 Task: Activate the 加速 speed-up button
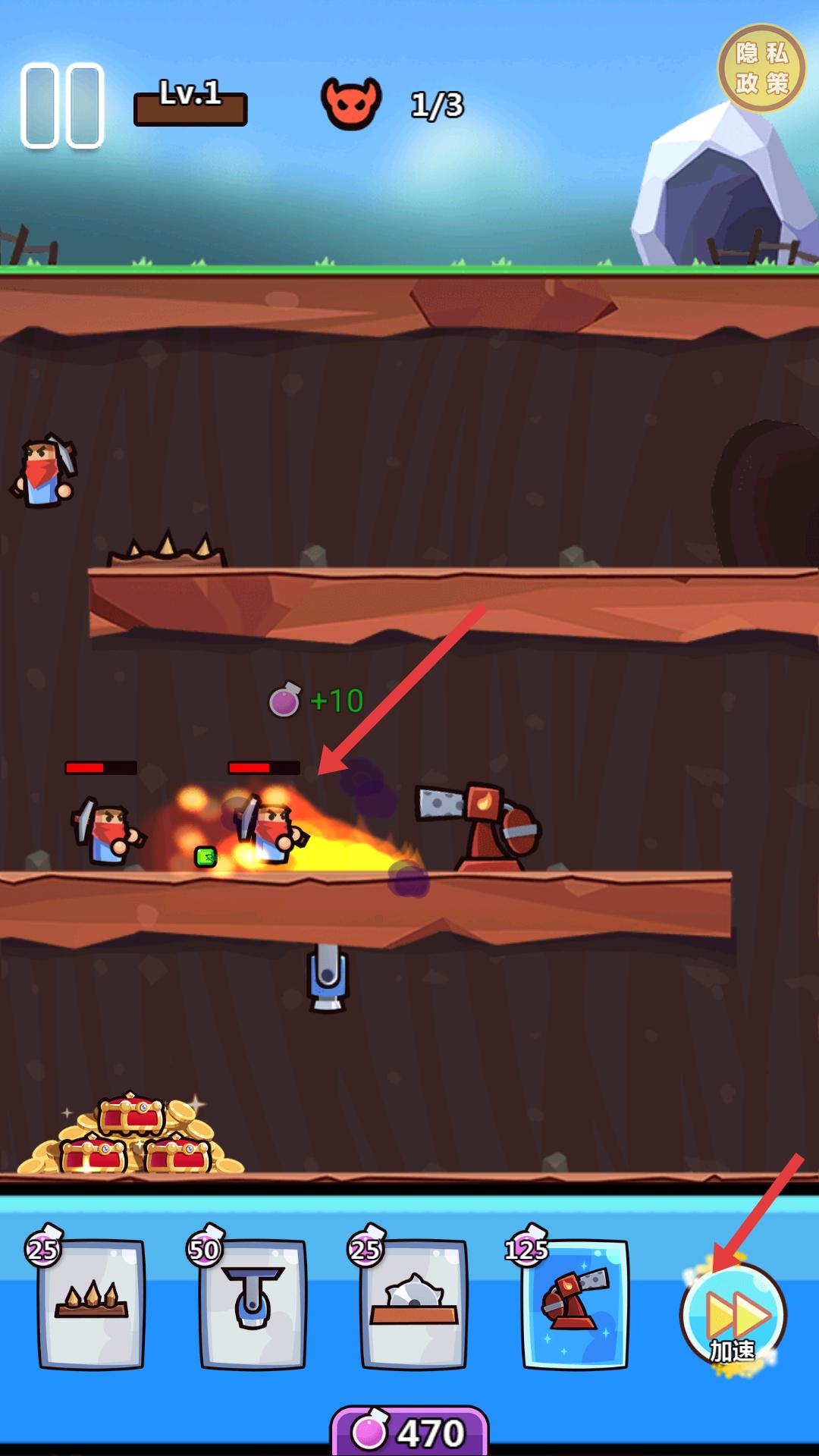pos(733,1316)
